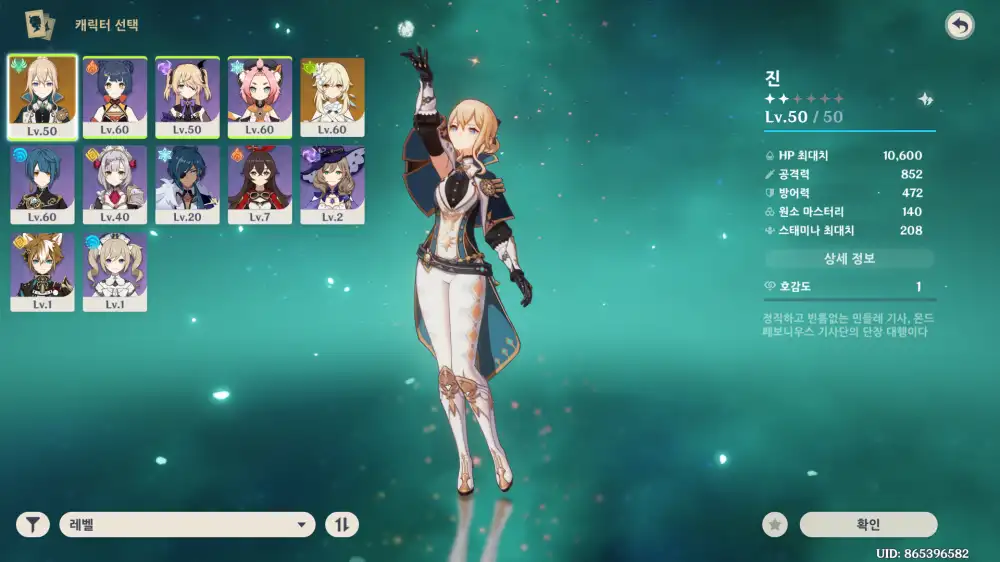Select the Gorou character card
Image resolution: width=1000 pixels, height=562 pixels.
pos(42,272)
